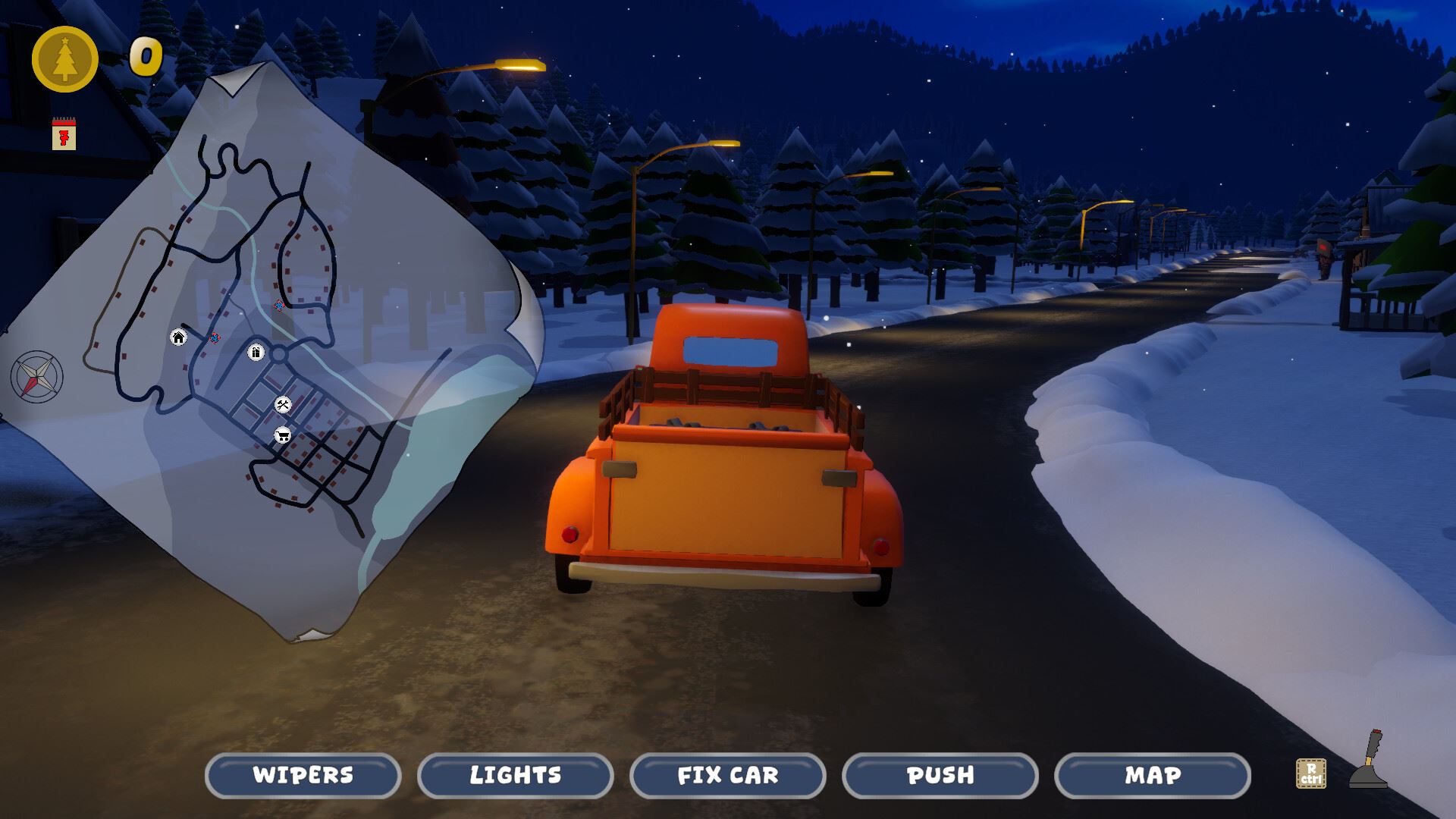
Task: Toggle the gear shift lever icon
Action: coord(1370,760)
